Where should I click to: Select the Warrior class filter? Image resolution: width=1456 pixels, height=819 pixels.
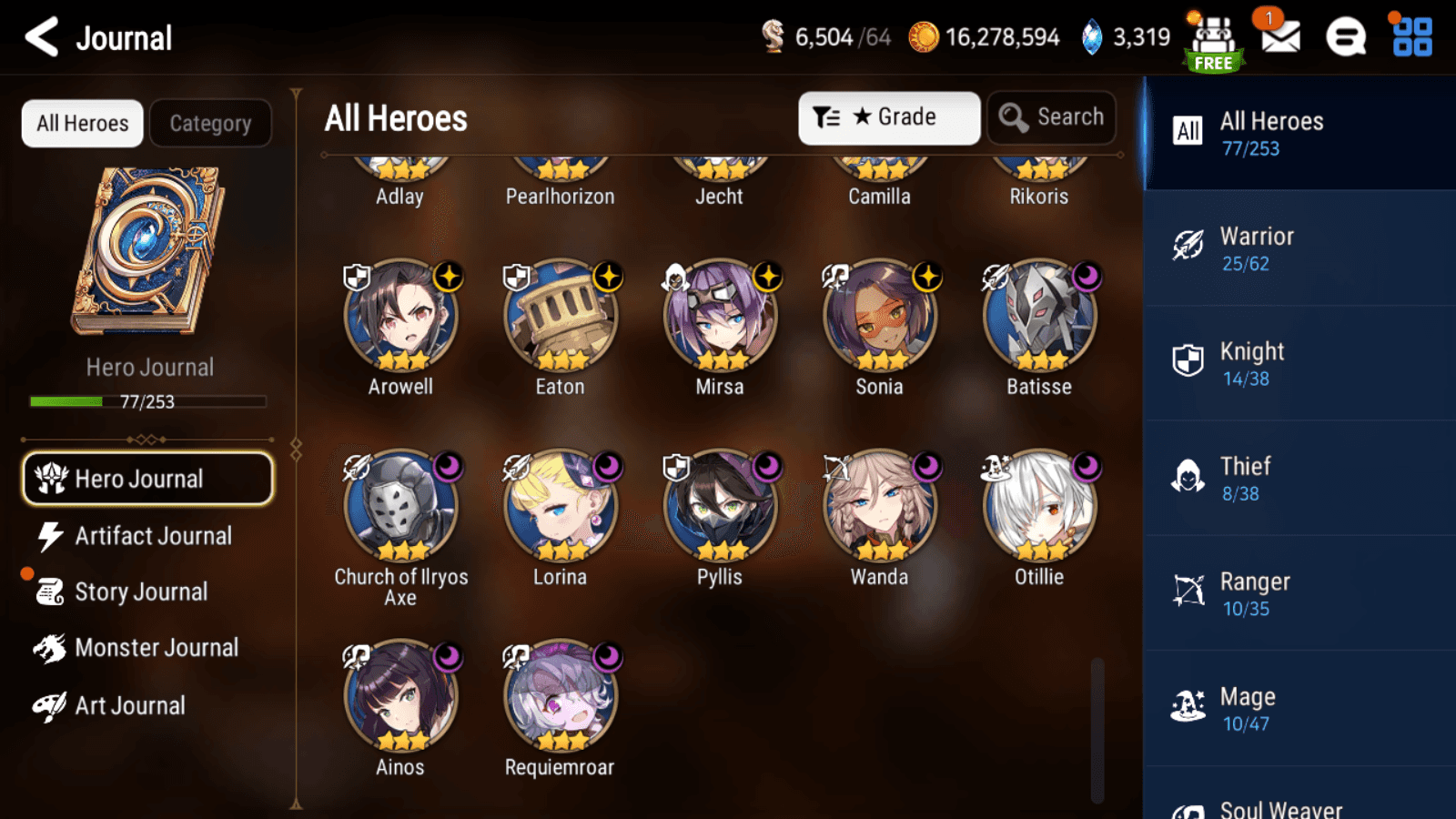[x=1299, y=248]
